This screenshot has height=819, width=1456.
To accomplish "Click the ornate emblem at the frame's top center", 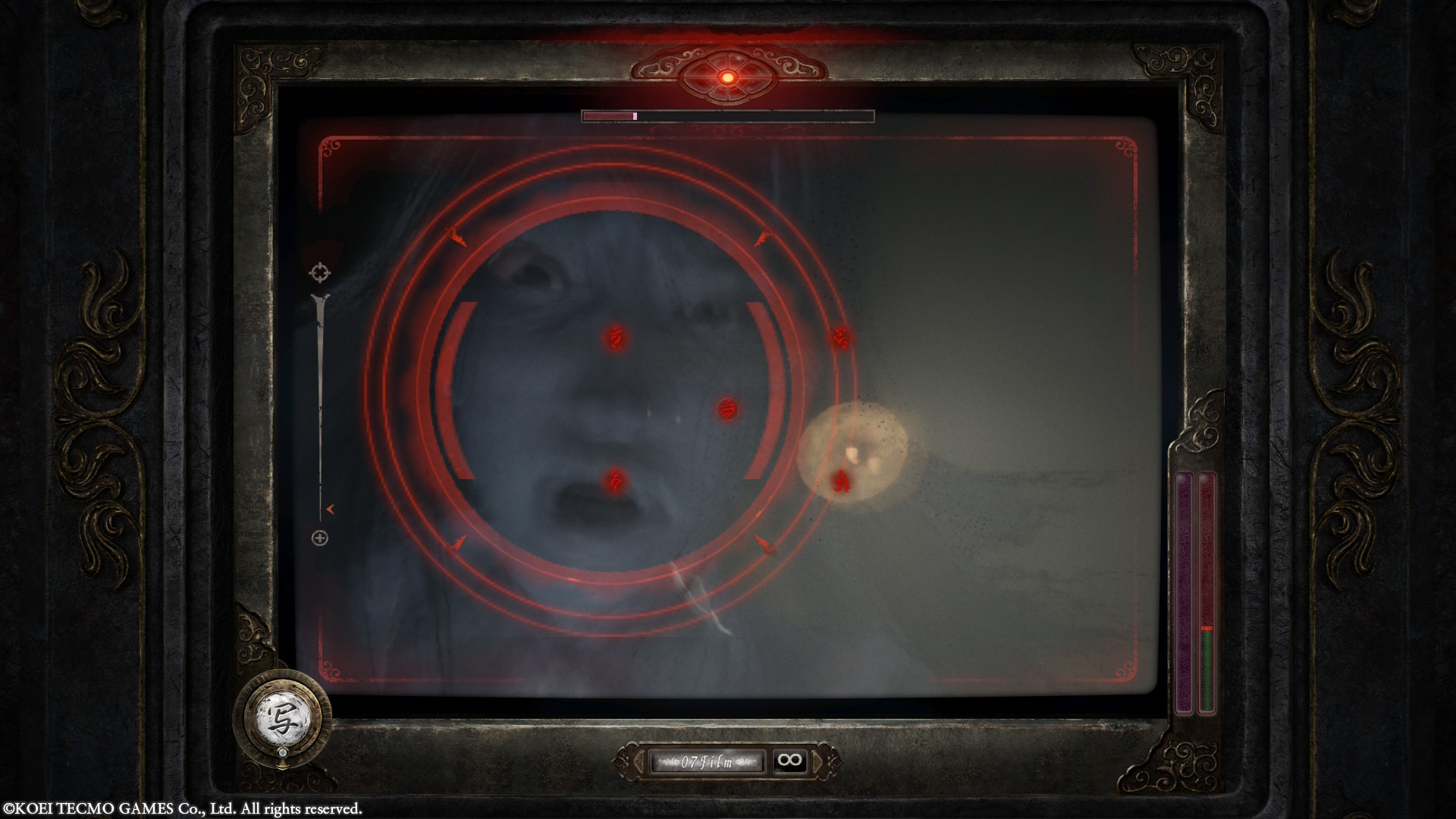I will point(726,72).
